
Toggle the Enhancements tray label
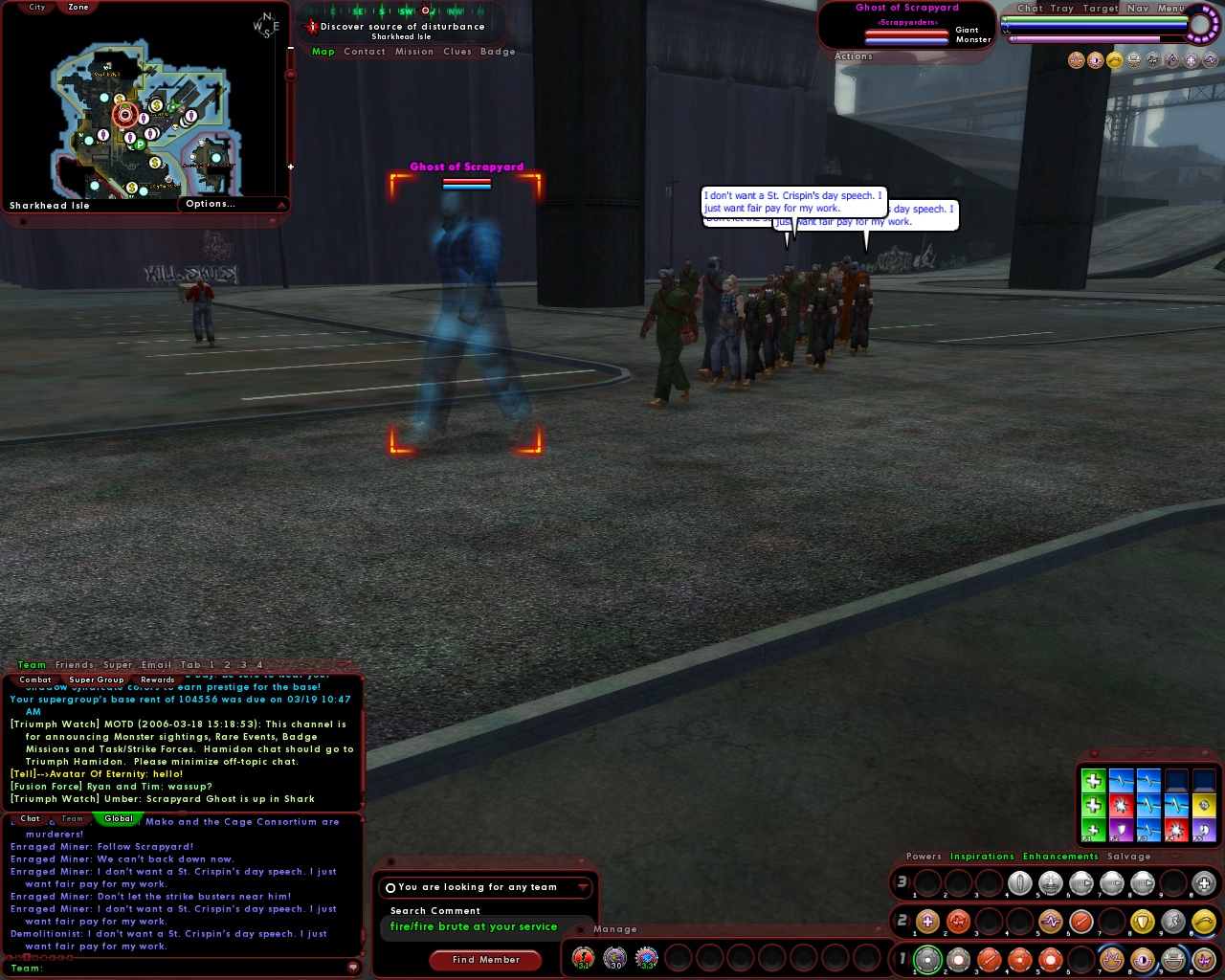pos(1059,856)
